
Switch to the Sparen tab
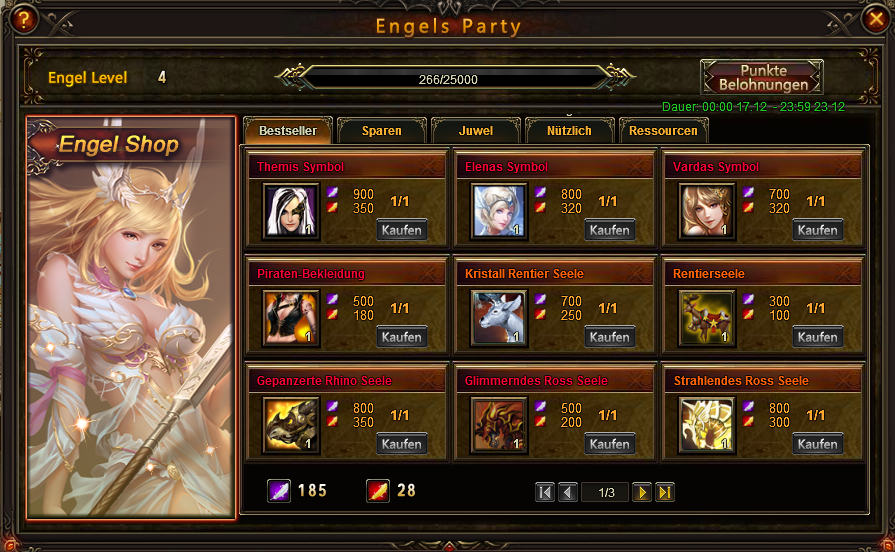[x=382, y=131]
